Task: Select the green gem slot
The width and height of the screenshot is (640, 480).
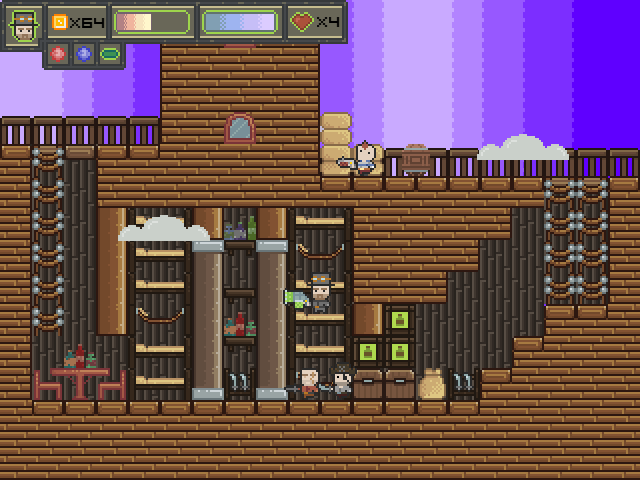Action: (x=108, y=54)
